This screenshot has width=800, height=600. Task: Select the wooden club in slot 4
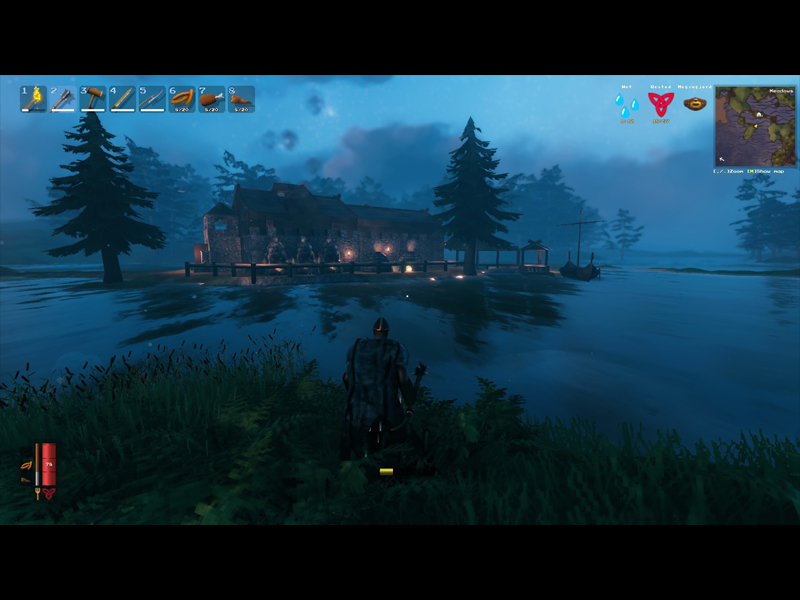pos(122,98)
